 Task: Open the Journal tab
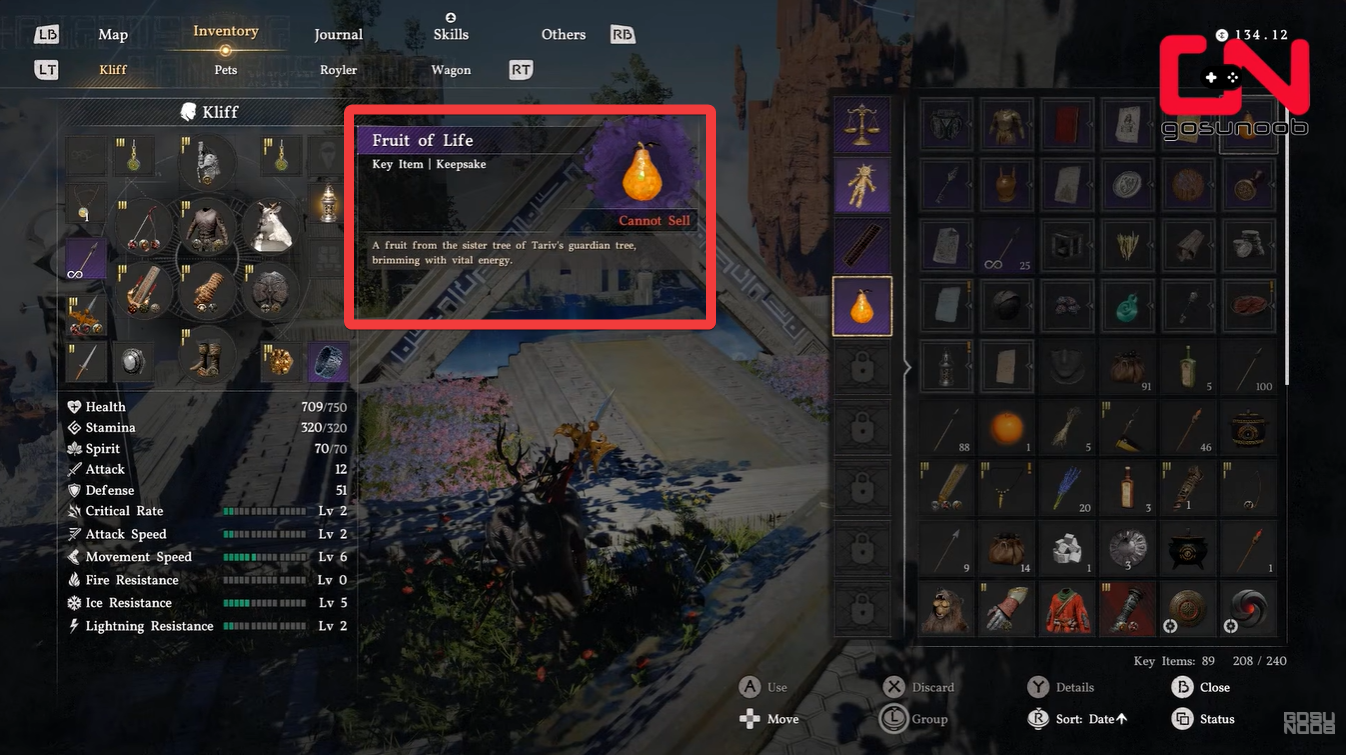click(338, 34)
